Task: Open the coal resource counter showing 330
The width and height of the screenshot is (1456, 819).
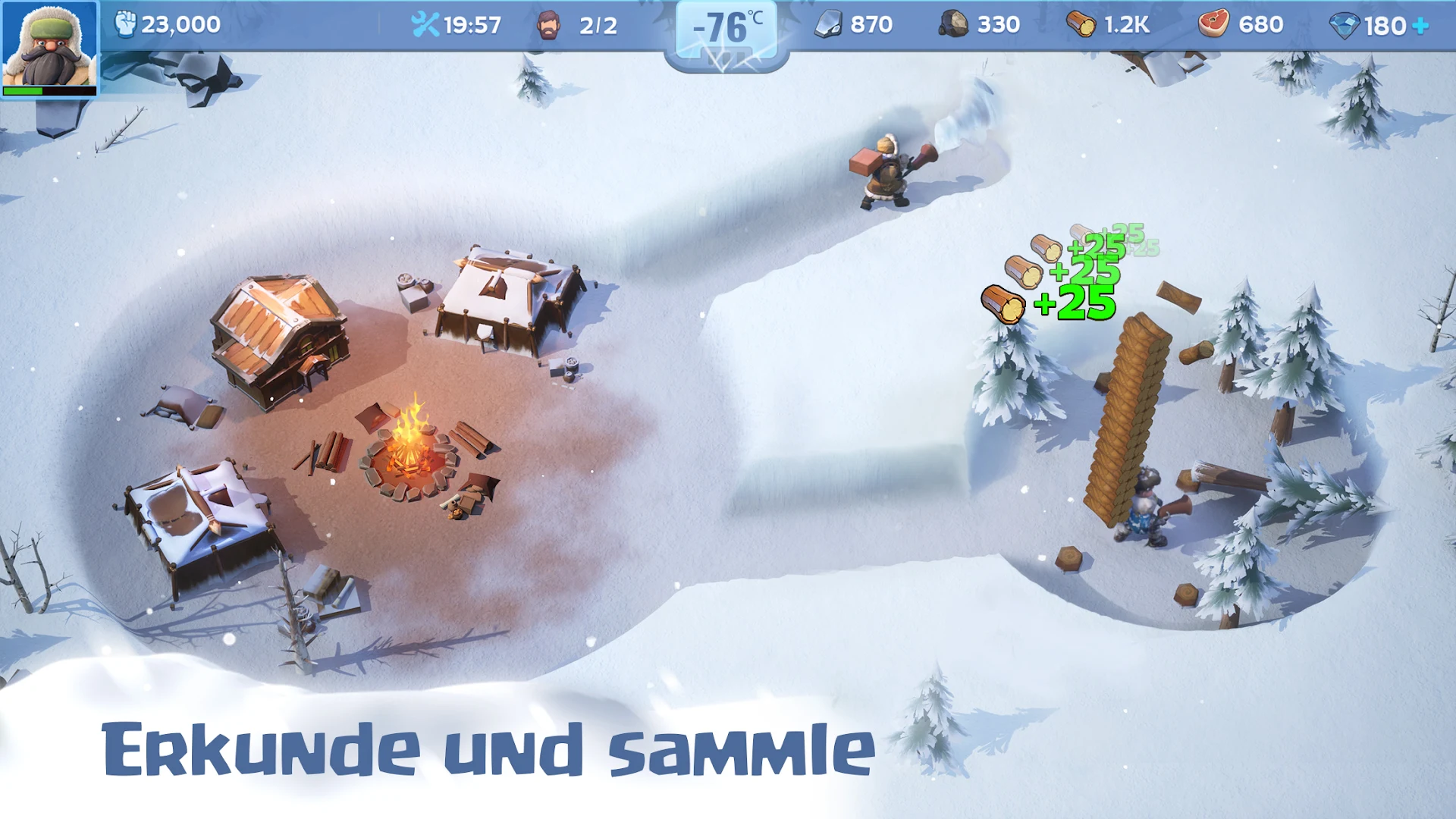Action: click(953, 24)
